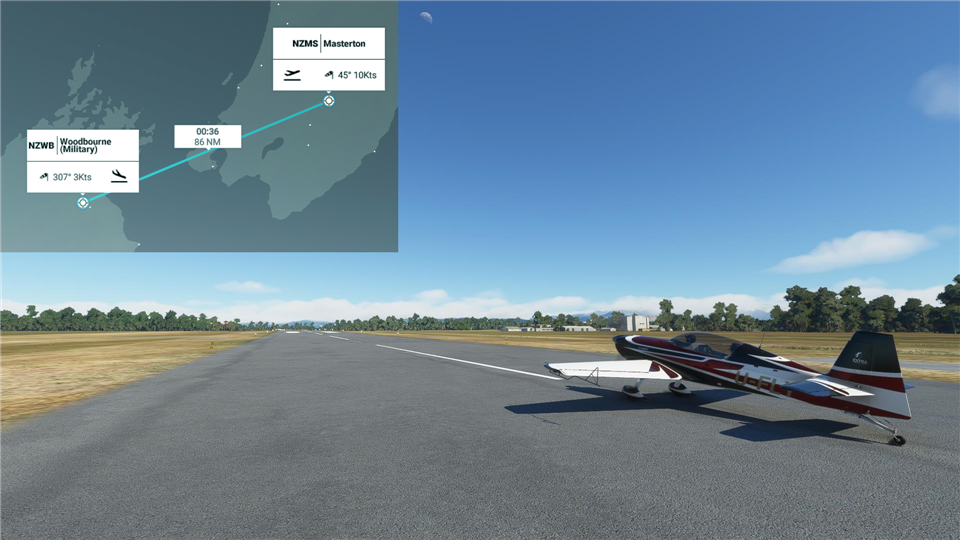Click the Masterton airport marker on map

point(329,101)
